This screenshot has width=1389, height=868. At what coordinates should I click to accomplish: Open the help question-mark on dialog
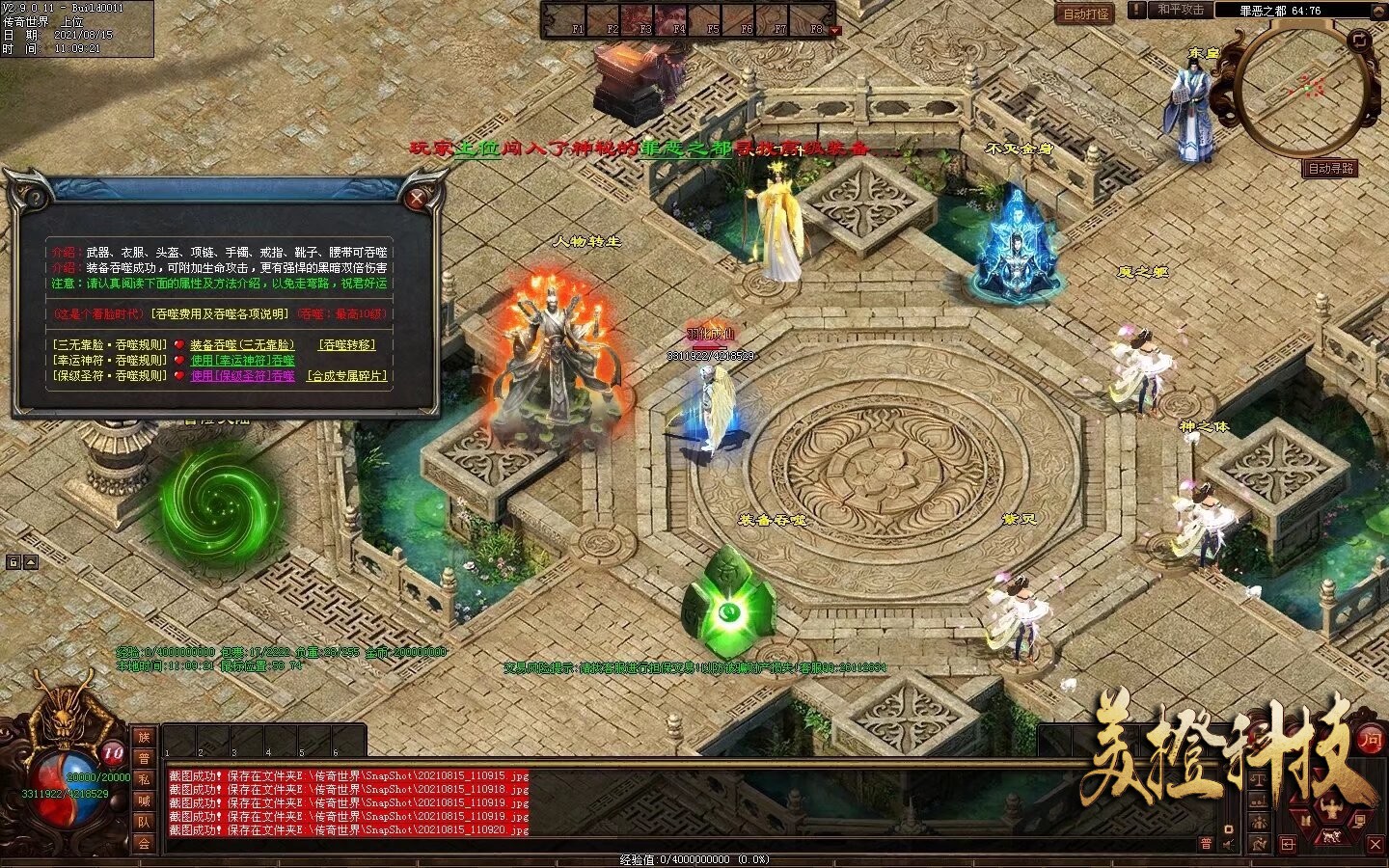[x=35, y=199]
